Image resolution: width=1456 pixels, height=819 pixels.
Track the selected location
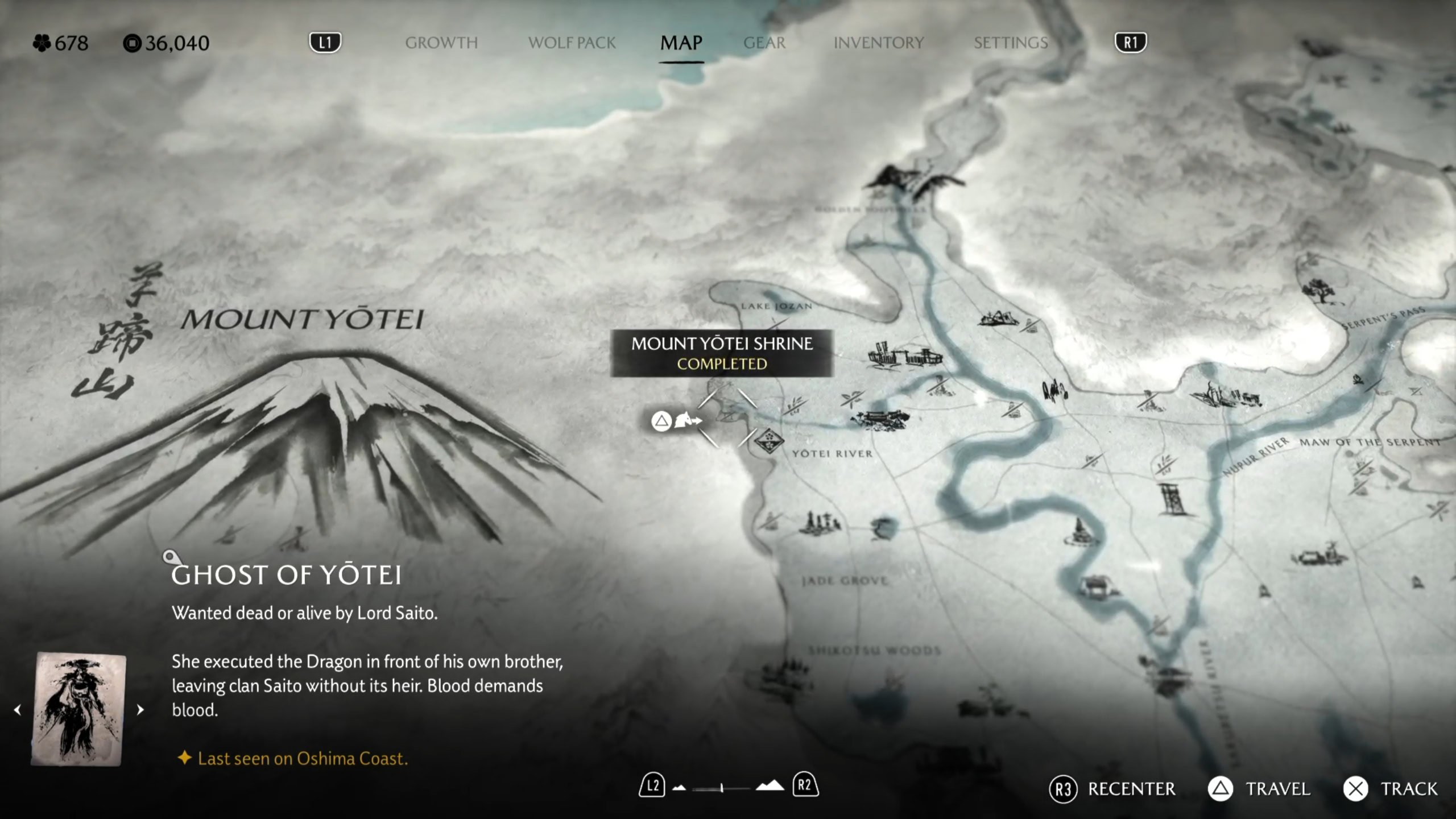click(1391, 789)
